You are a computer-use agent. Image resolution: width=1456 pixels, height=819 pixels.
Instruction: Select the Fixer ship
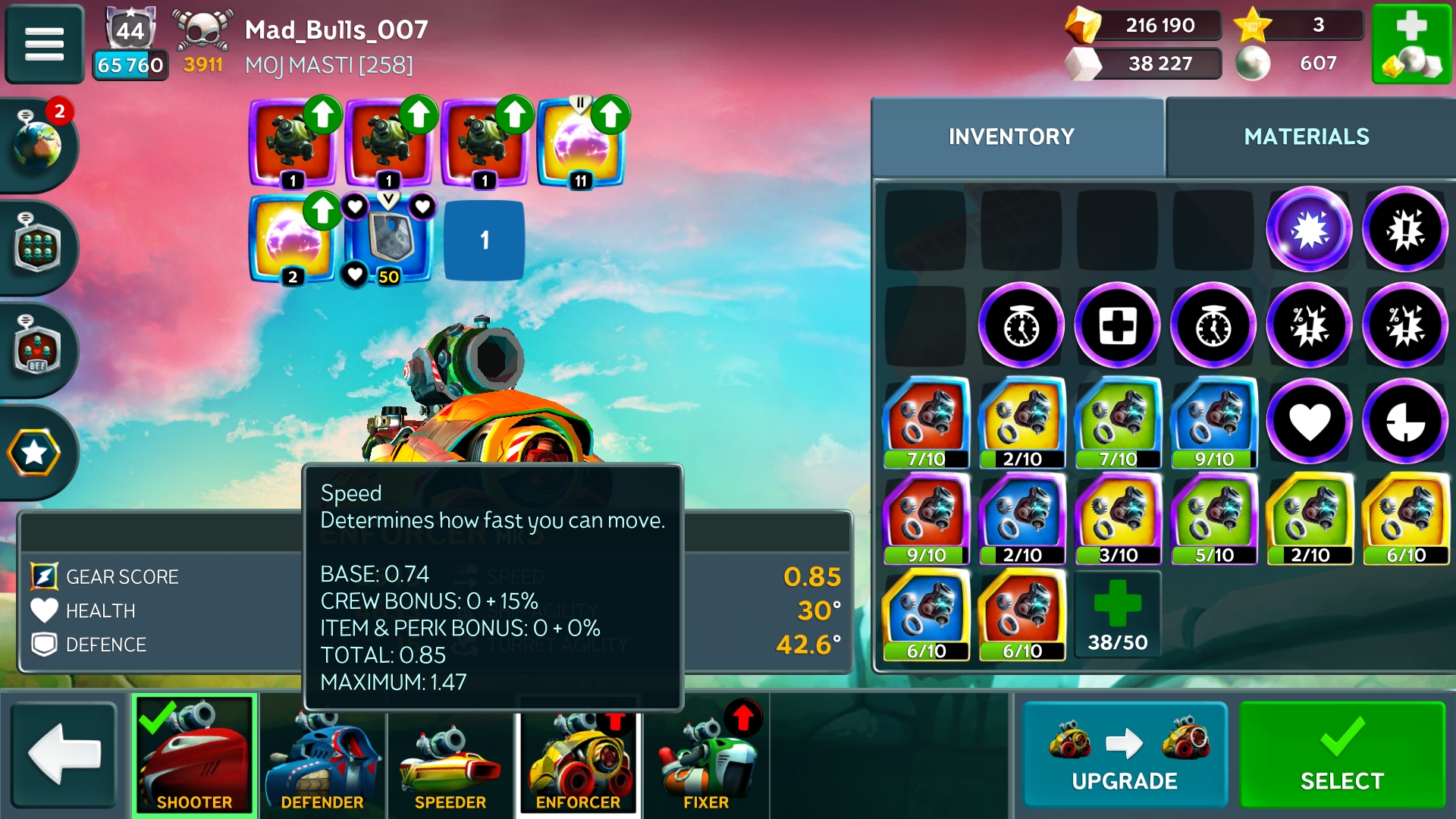pyautogui.click(x=706, y=755)
